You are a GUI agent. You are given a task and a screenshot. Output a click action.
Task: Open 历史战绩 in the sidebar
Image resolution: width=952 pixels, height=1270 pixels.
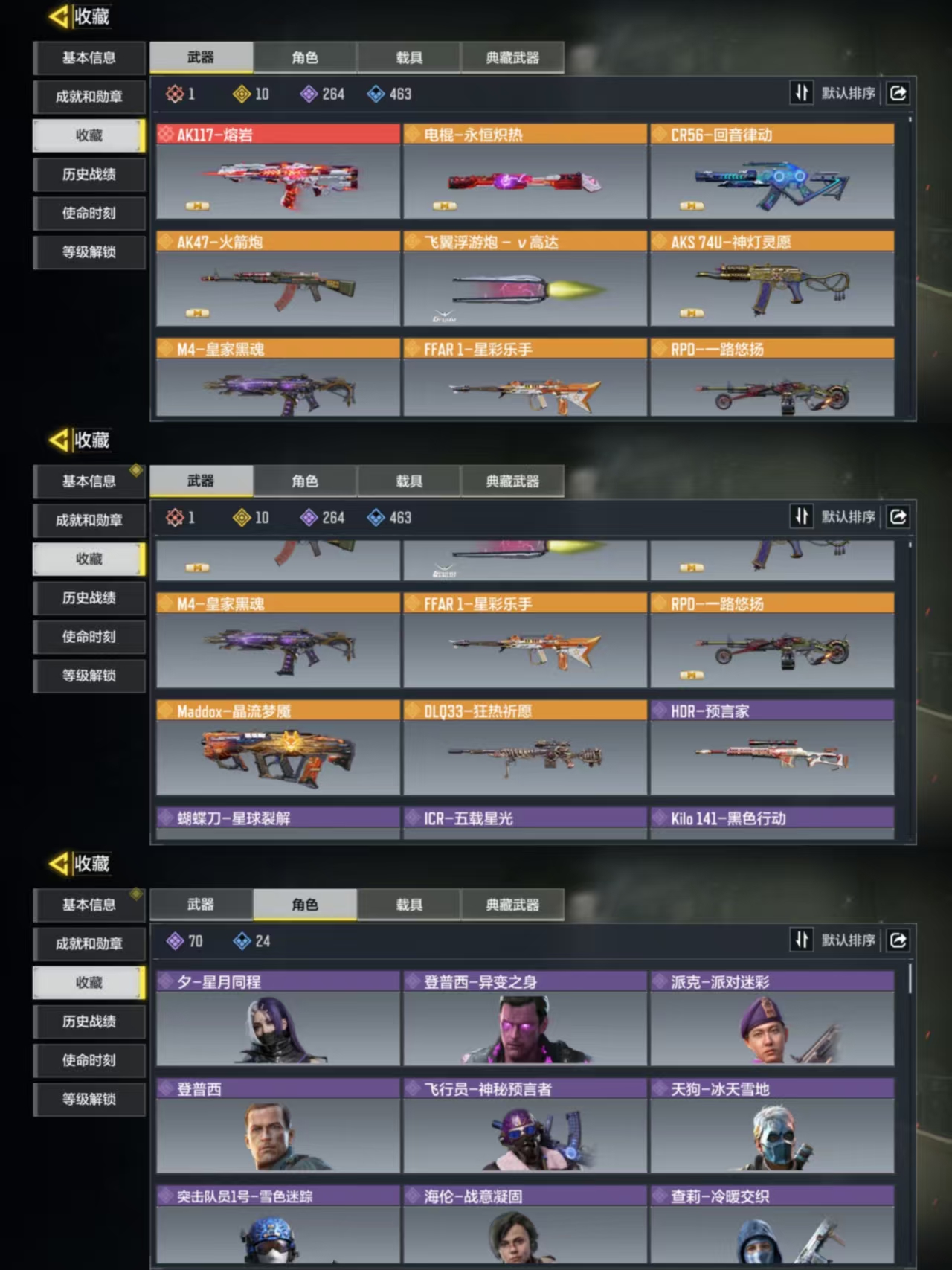point(89,175)
